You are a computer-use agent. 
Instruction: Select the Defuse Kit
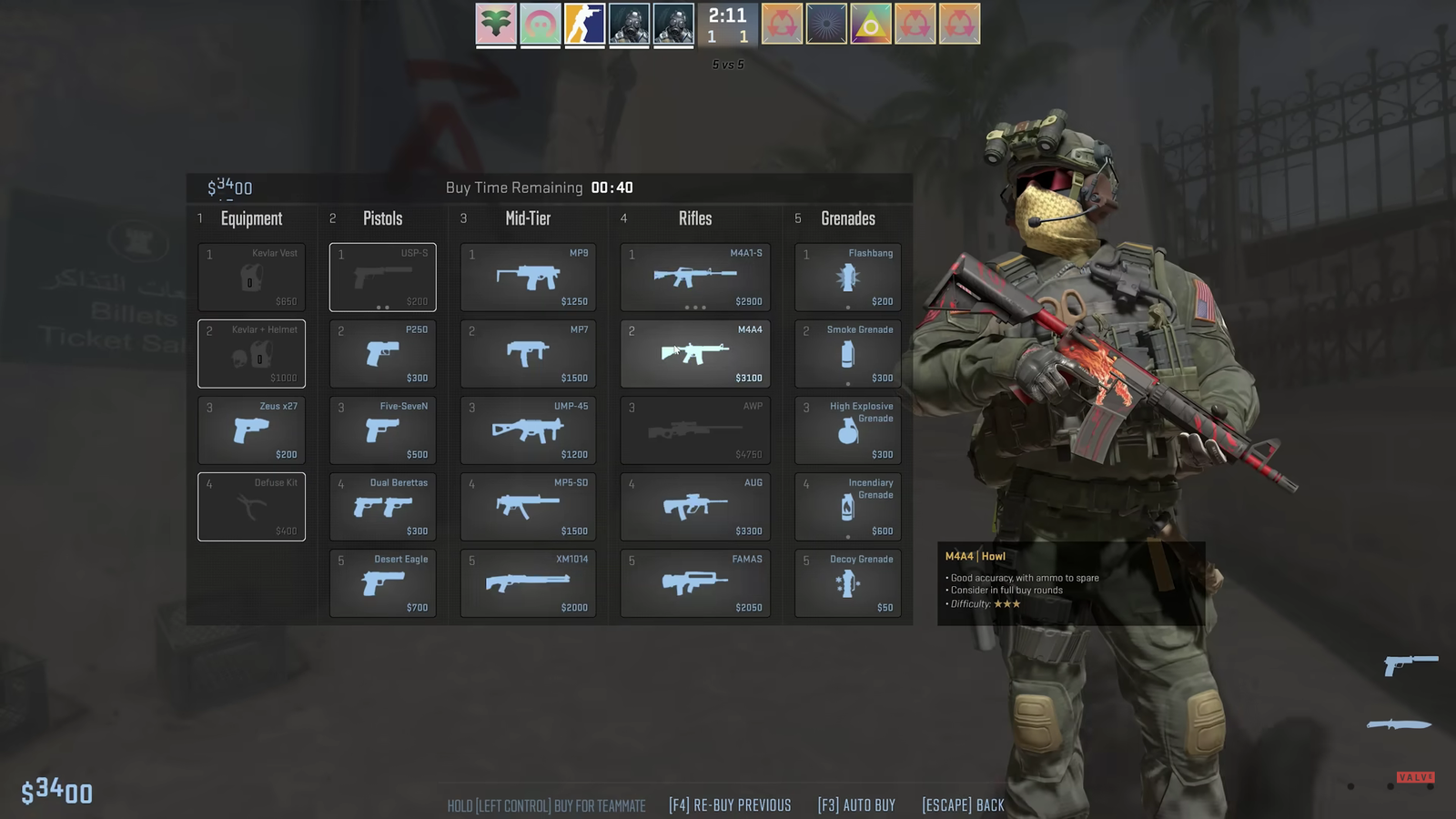click(x=251, y=506)
